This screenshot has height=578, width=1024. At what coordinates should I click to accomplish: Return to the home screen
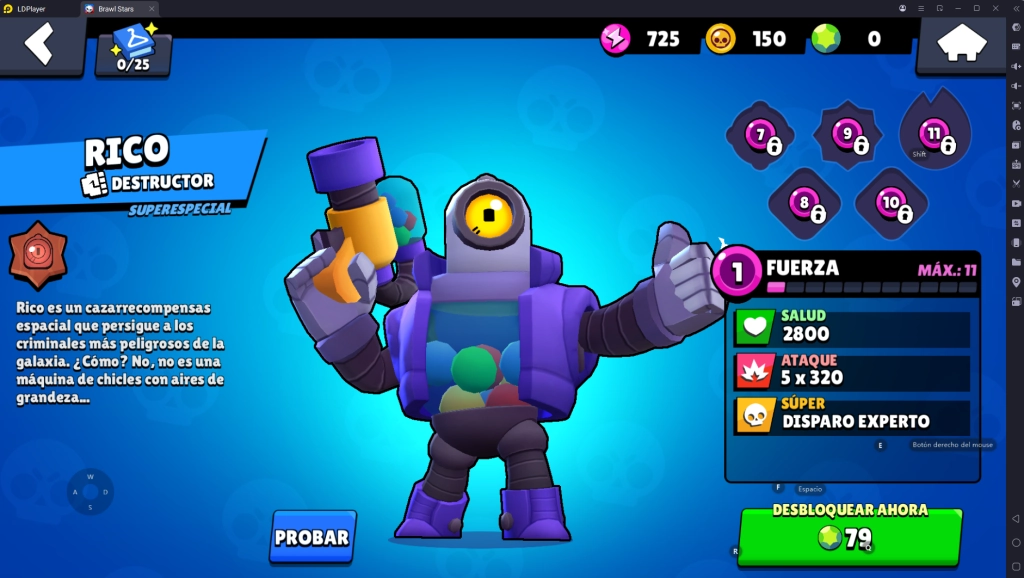point(961,44)
